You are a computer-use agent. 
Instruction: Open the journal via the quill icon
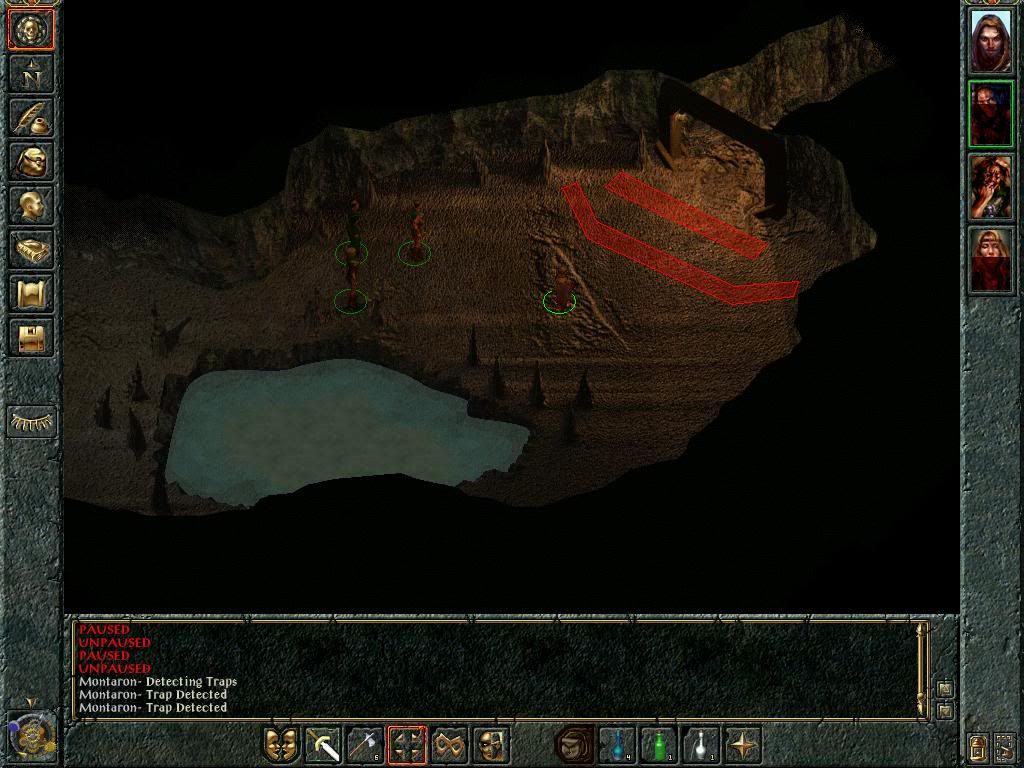point(30,118)
